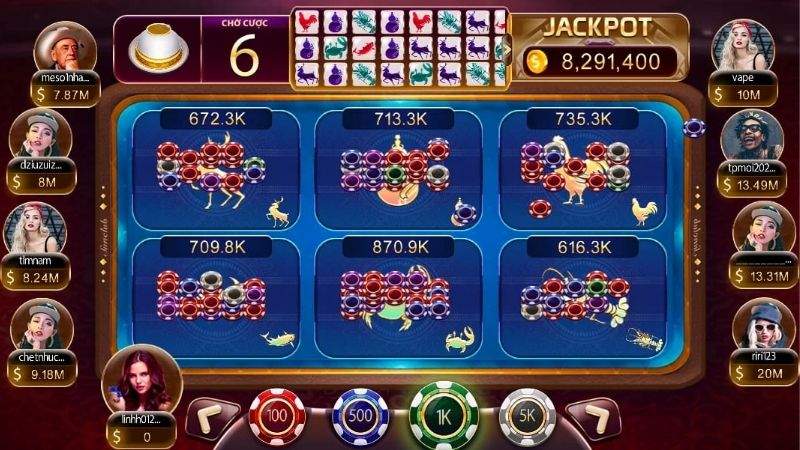Click the bowl and plate dealer icon
Viewport: 800px width, 450px height.
click(160, 46)
